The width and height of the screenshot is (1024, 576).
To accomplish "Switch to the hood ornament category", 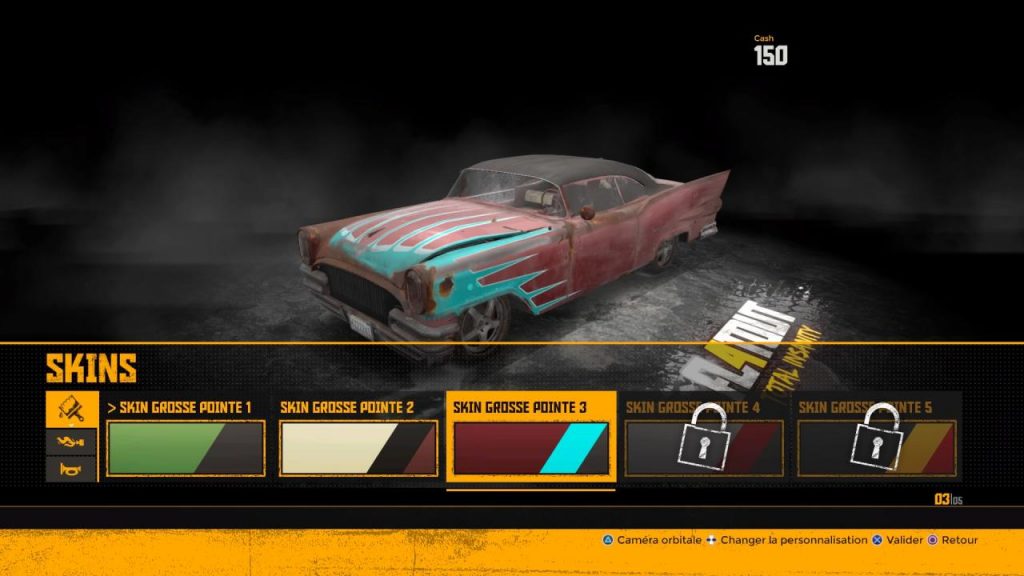I will pos(72,440).
